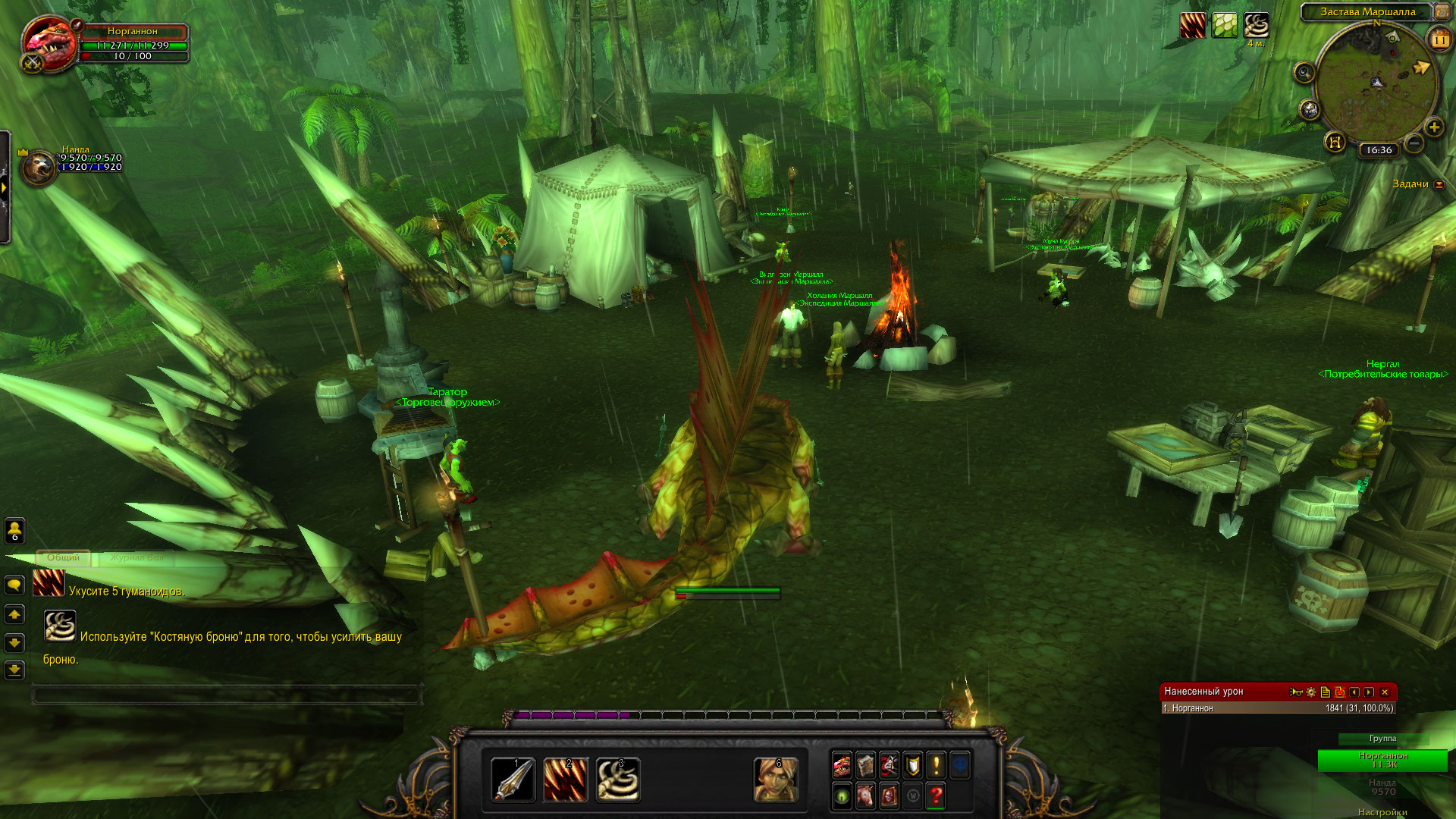The width and height of the screenshot is (1456, 819).
Task: Activate the spear attack in slot 1
Action: click(x=513, y=780)
